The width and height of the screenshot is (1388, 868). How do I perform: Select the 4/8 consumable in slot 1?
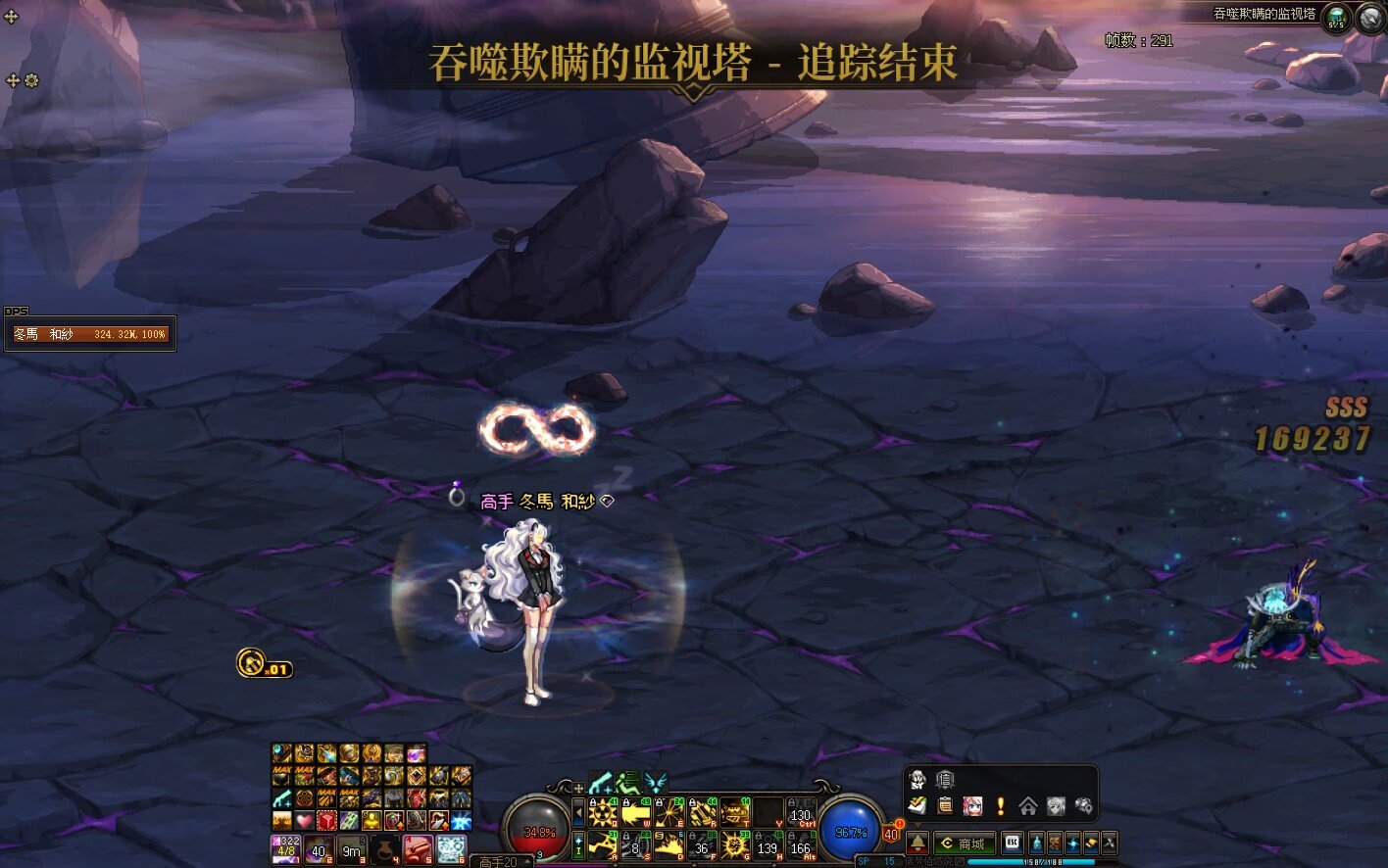tap(286, 849)
